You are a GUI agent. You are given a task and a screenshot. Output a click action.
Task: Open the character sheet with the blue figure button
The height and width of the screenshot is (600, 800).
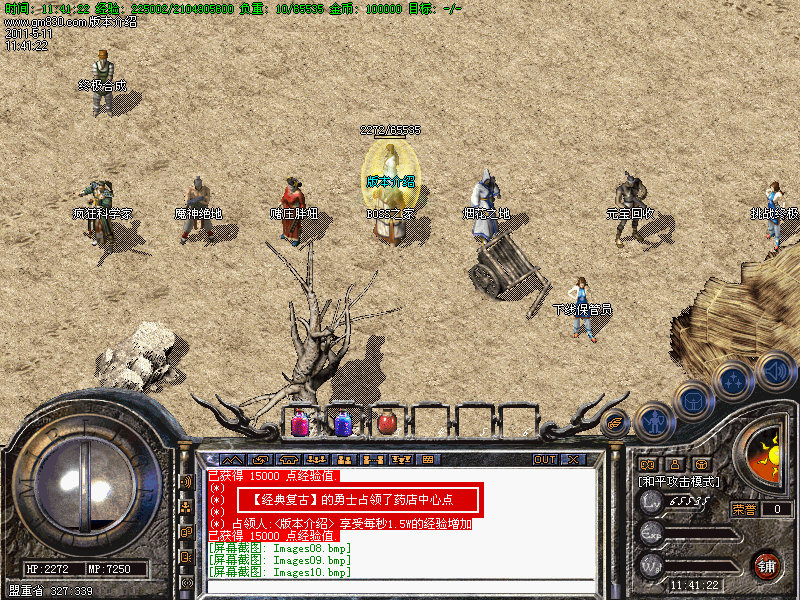pyautogui.click(x=654, y=420)
